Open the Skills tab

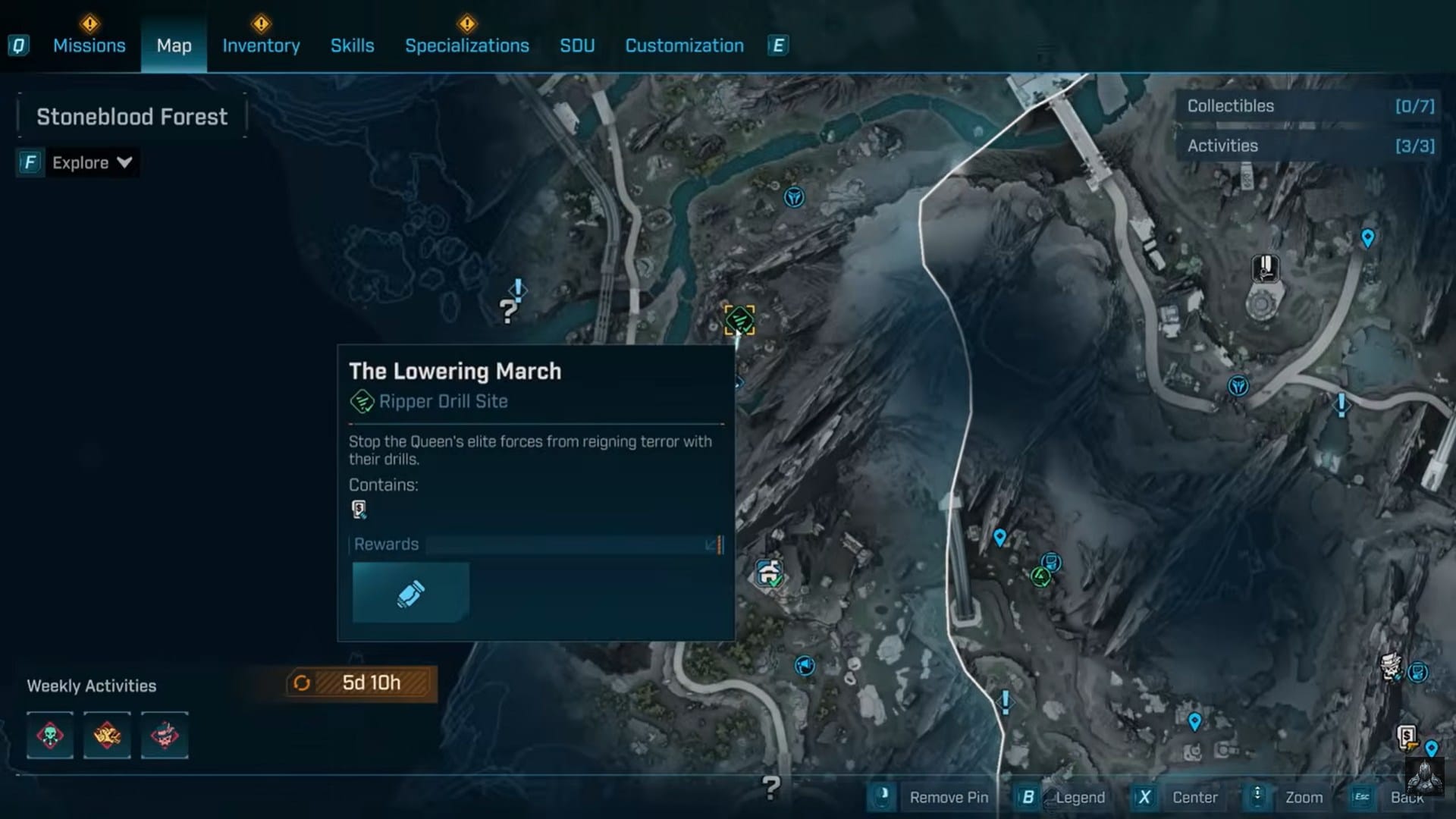pos(352,45)
